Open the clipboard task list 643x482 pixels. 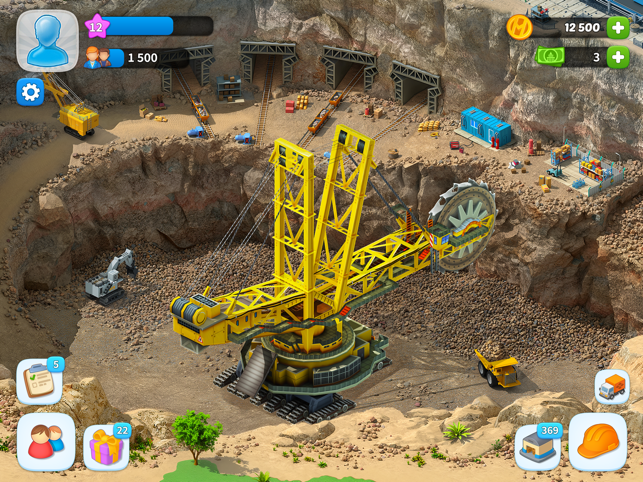pyautogui.click(x=38, y=383)
